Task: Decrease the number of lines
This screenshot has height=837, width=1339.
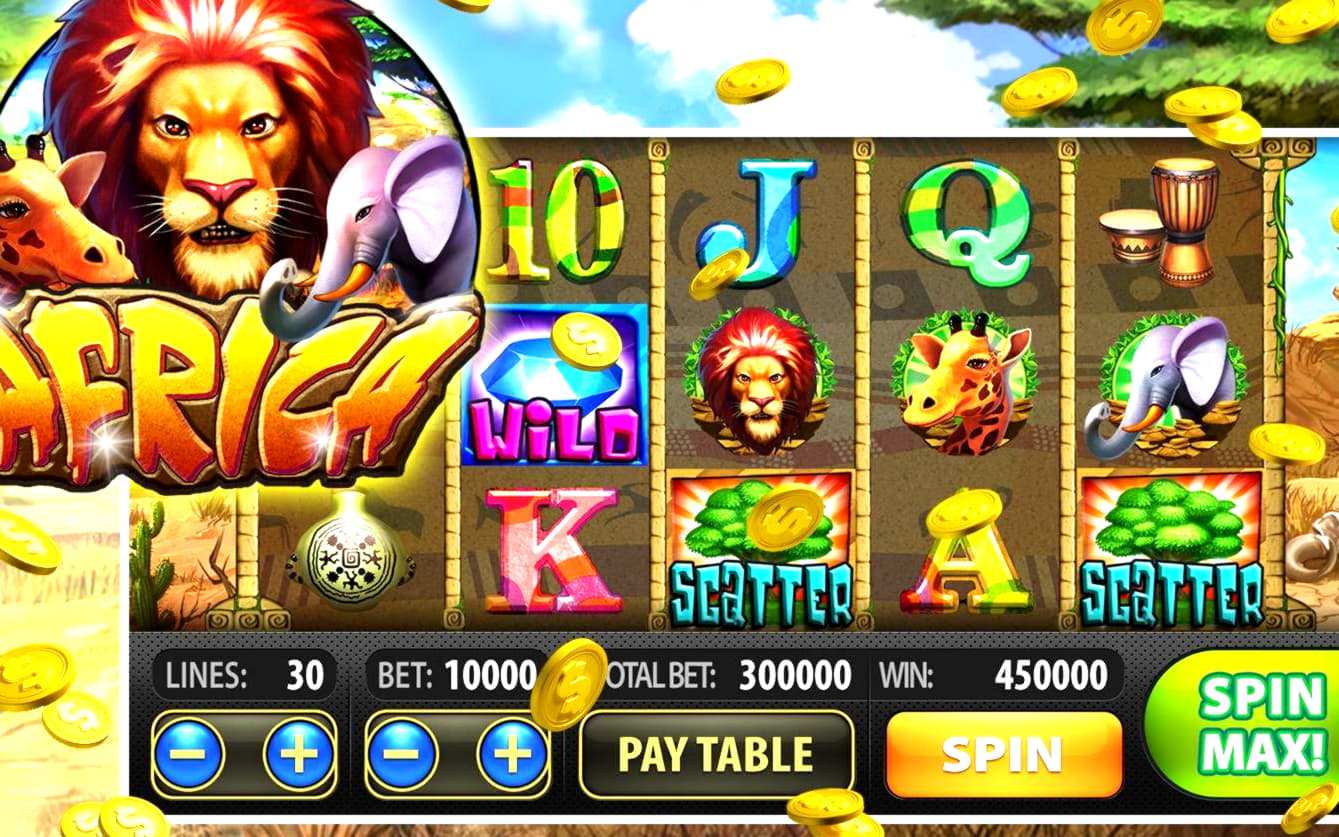Action: (x=189, y=754)
